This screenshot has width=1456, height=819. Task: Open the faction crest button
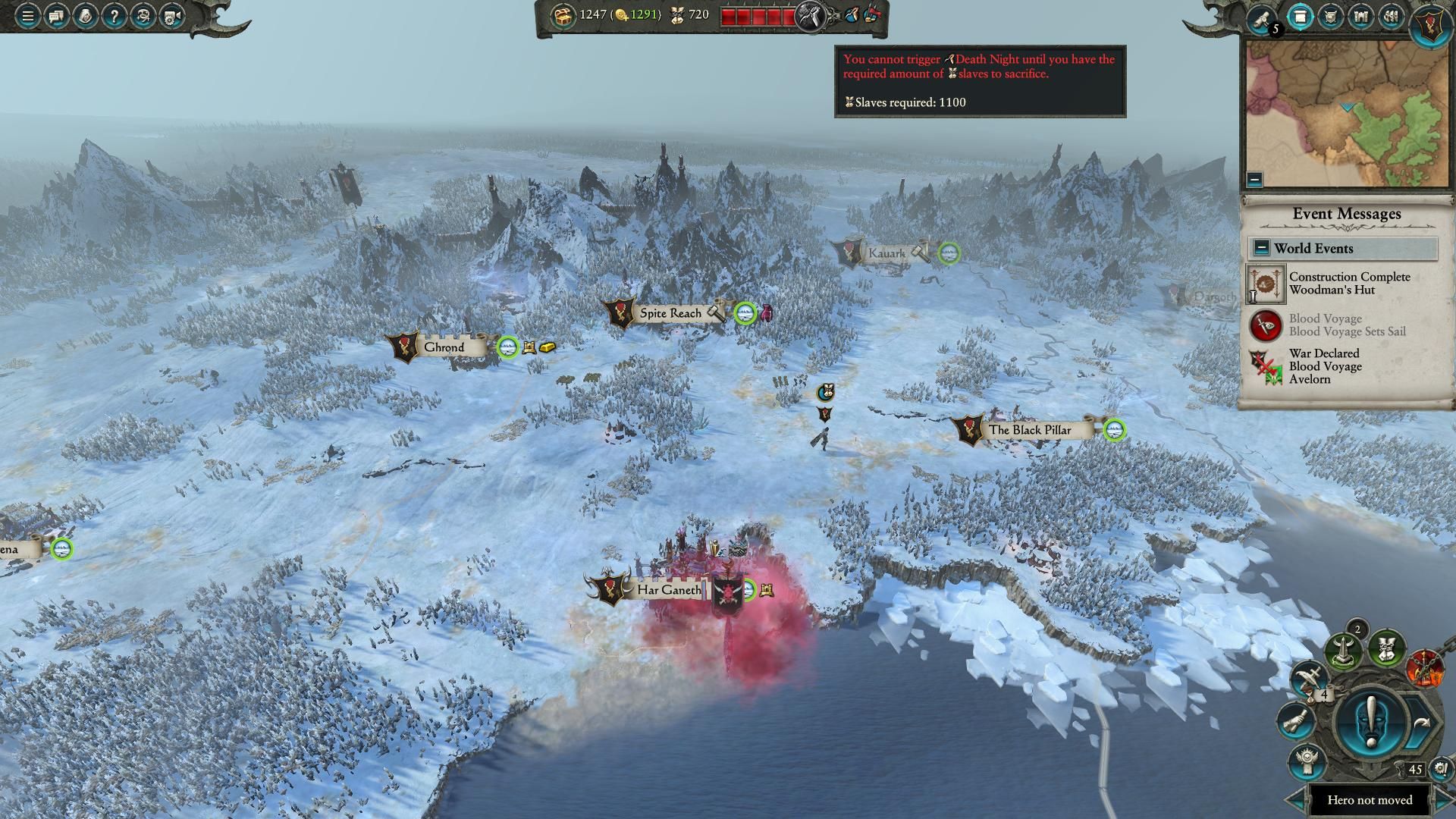tap(1431, 23)
